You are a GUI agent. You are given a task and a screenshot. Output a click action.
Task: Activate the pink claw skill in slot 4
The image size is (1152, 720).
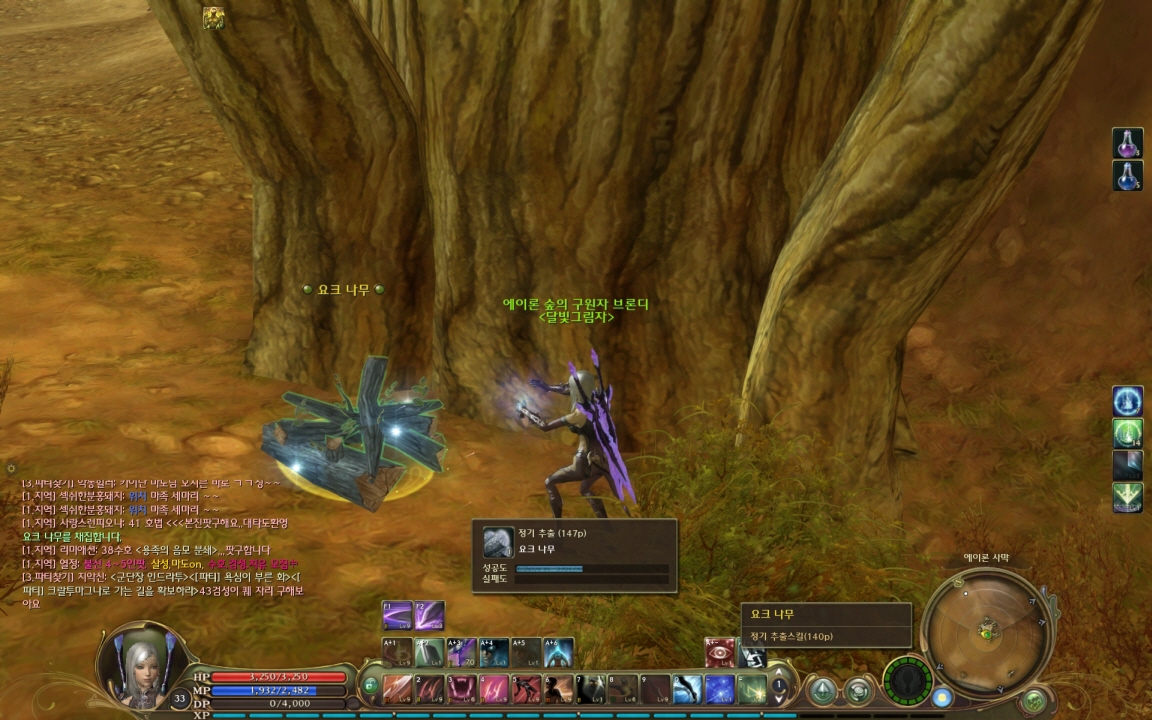tap(494, 689)
